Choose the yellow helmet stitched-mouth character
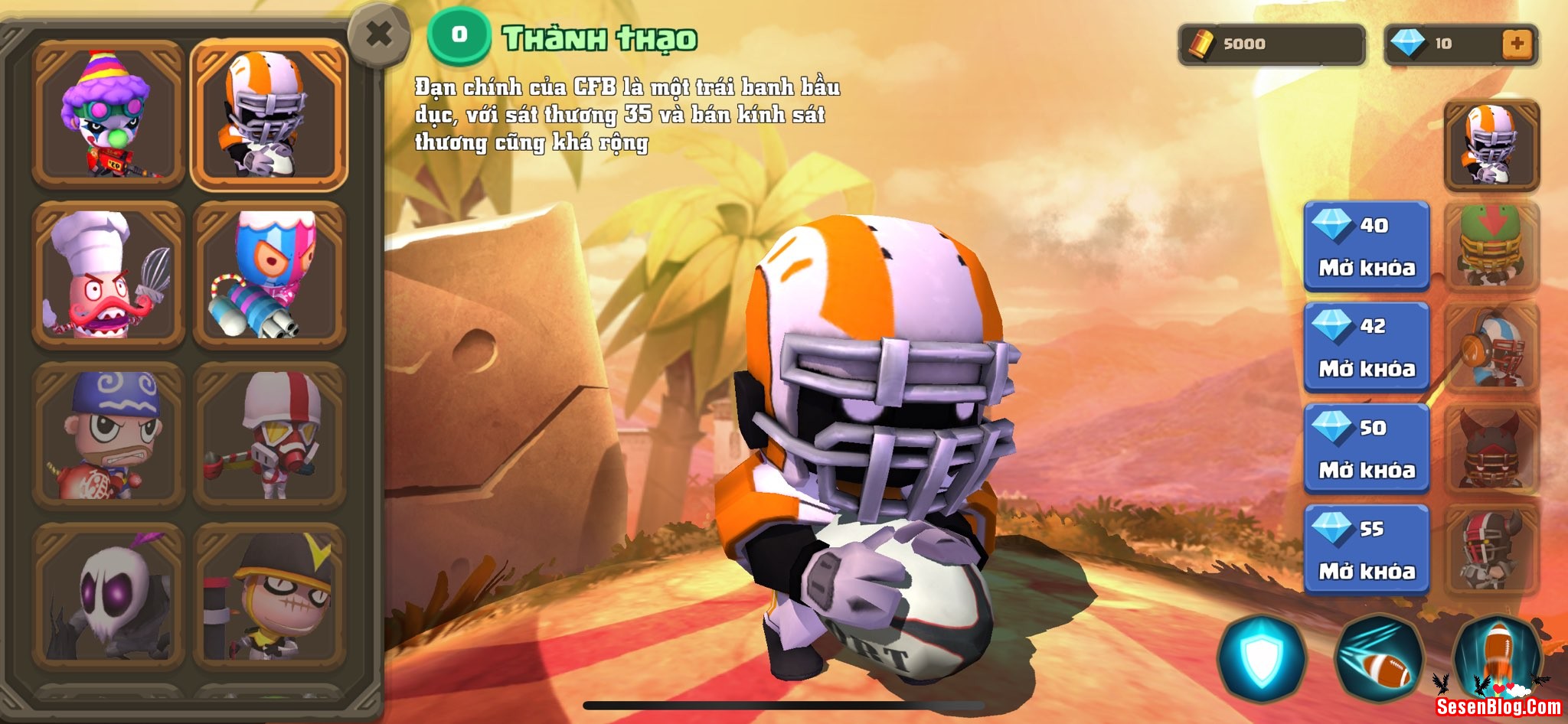This screenshot has height=724, width=1568. click(269, 596)
